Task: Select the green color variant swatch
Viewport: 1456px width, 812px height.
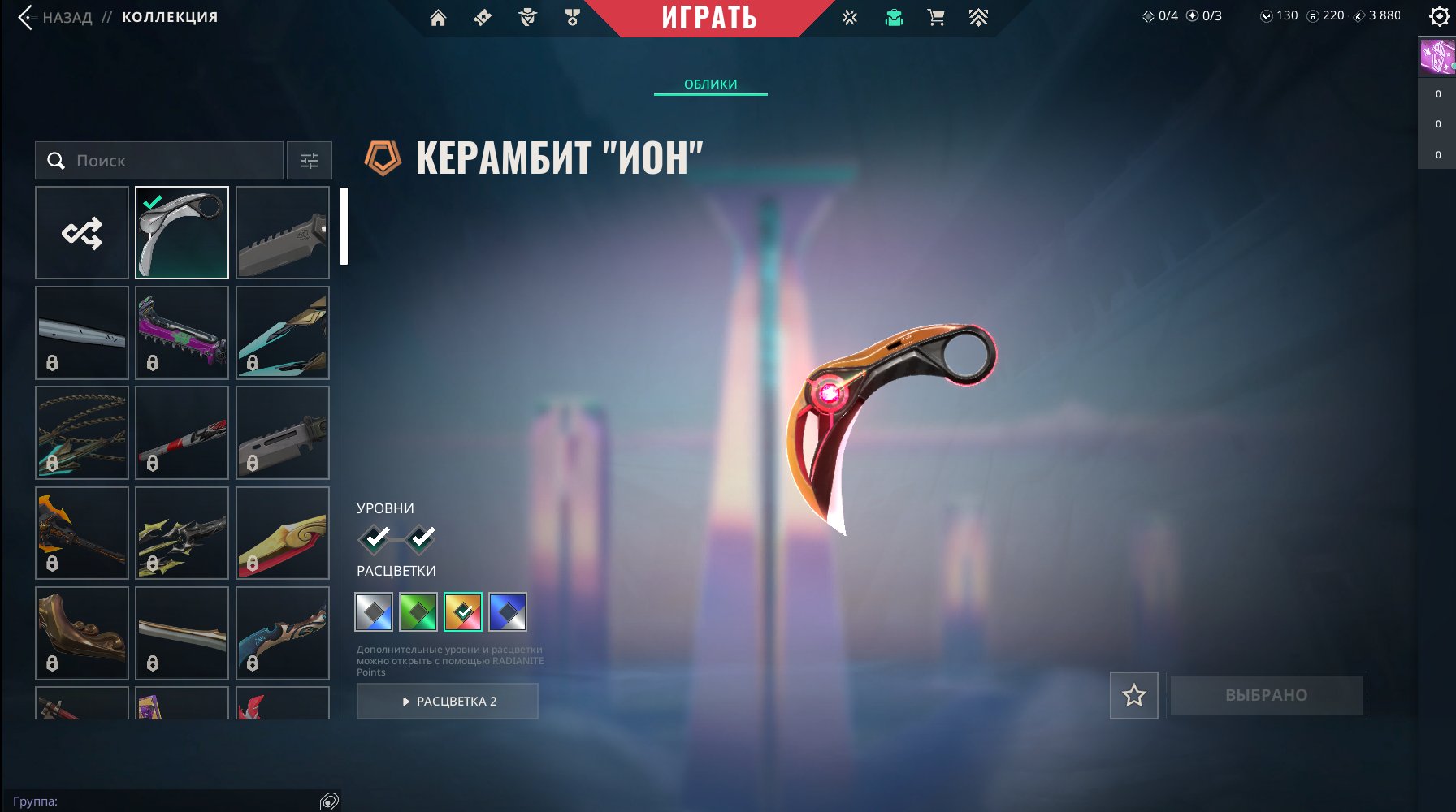Action: coord(419,612)
